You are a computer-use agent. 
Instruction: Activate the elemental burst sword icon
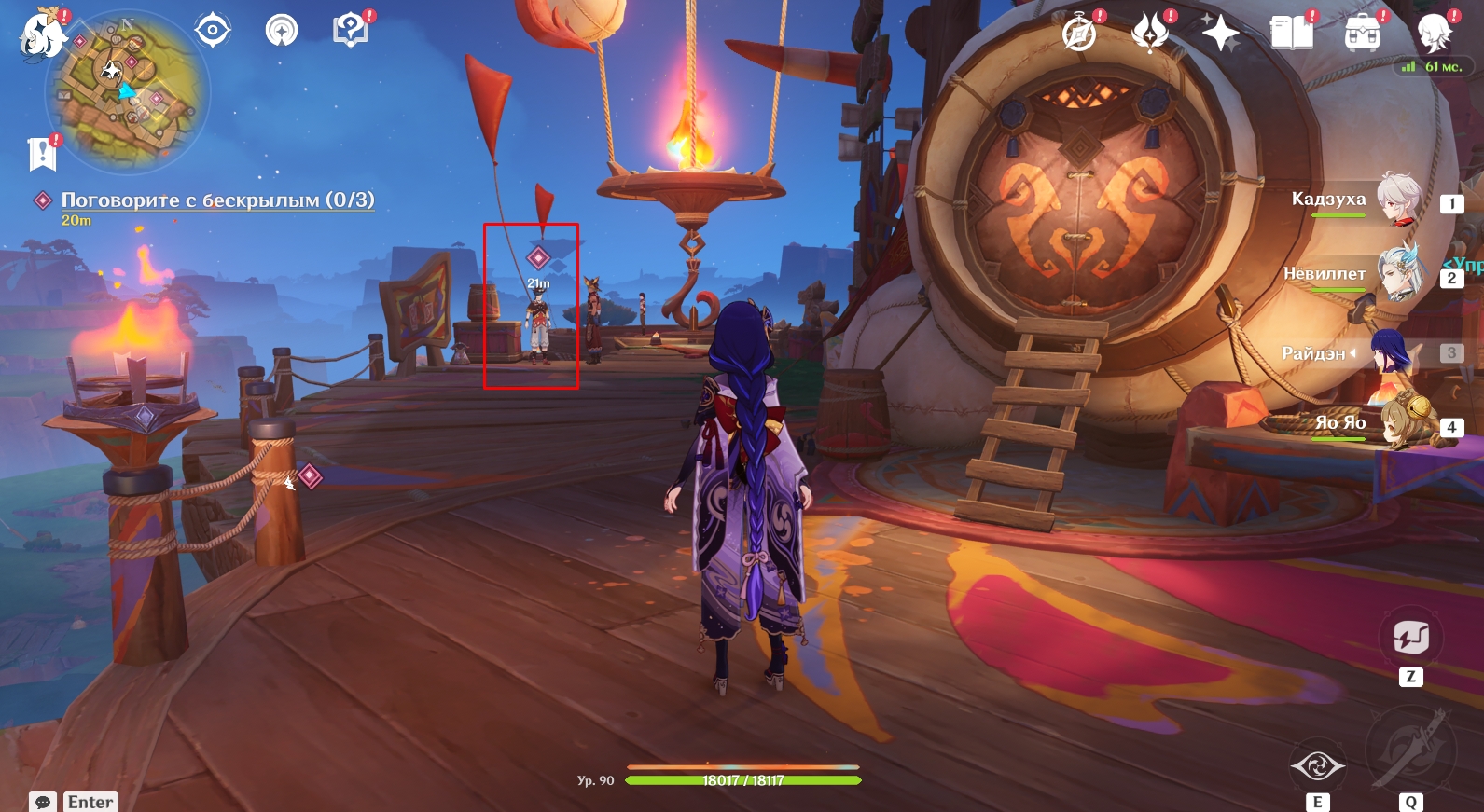click(x=1410, y=752)
